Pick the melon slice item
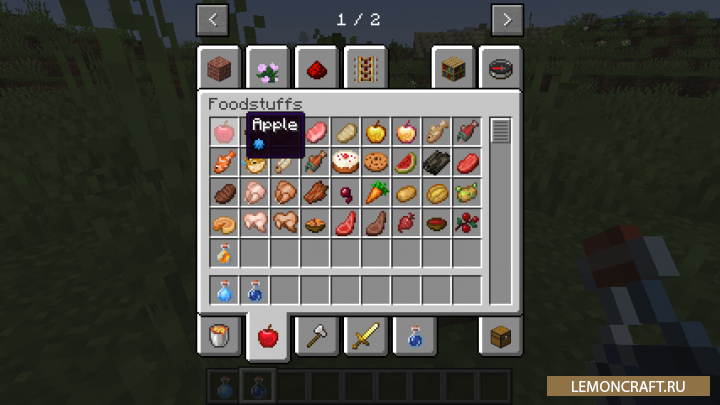This screenshot has height=405, width=720. pyautogui.click(x=406, y=161)
